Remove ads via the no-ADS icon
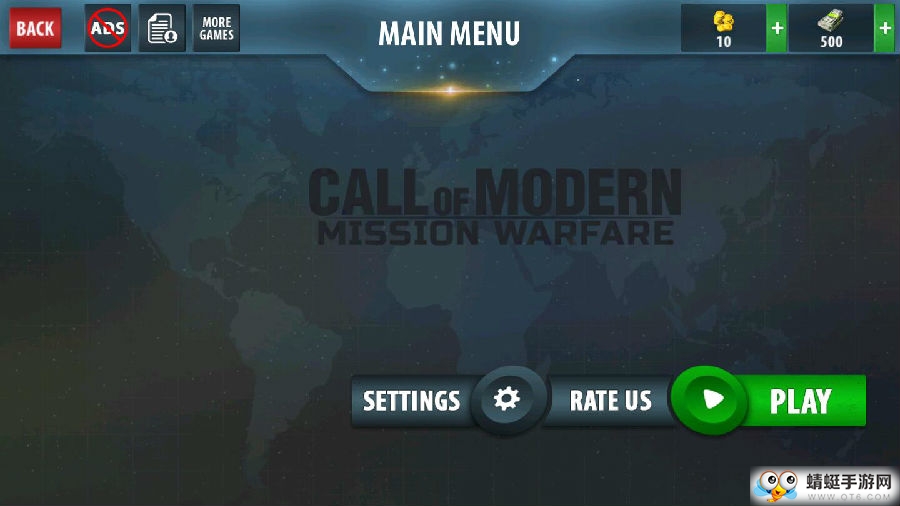Screen dimensions: 900x506 point(107,28)
